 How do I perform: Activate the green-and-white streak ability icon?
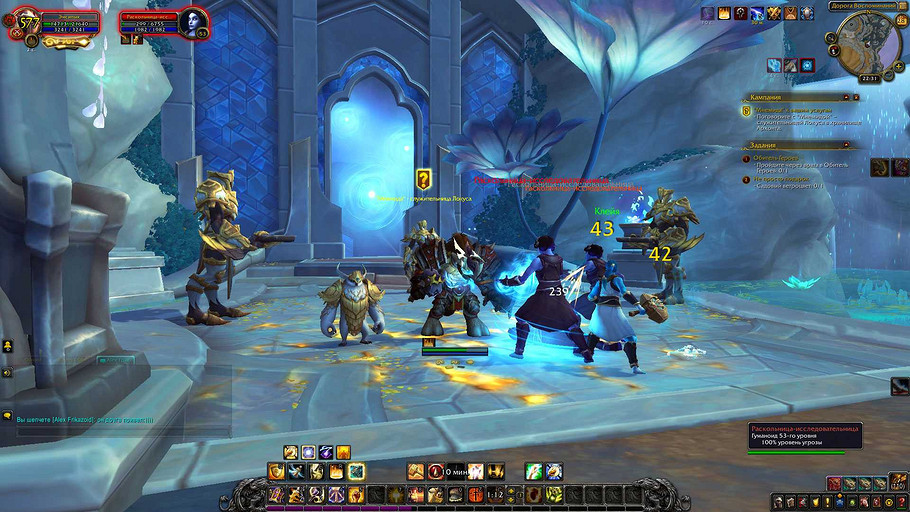pos(534,471)
